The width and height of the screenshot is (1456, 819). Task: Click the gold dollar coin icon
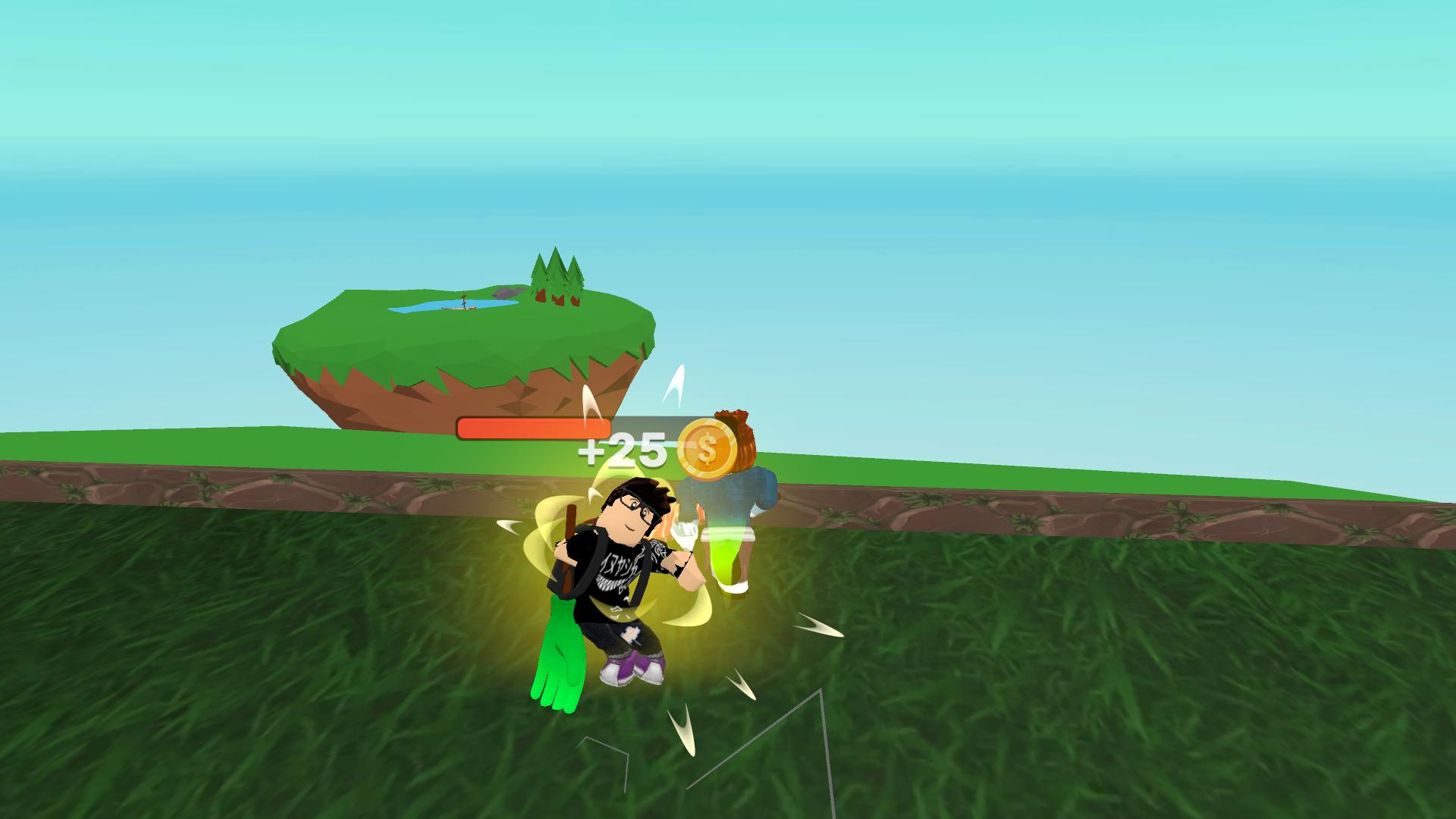click(x=706, y=450)
